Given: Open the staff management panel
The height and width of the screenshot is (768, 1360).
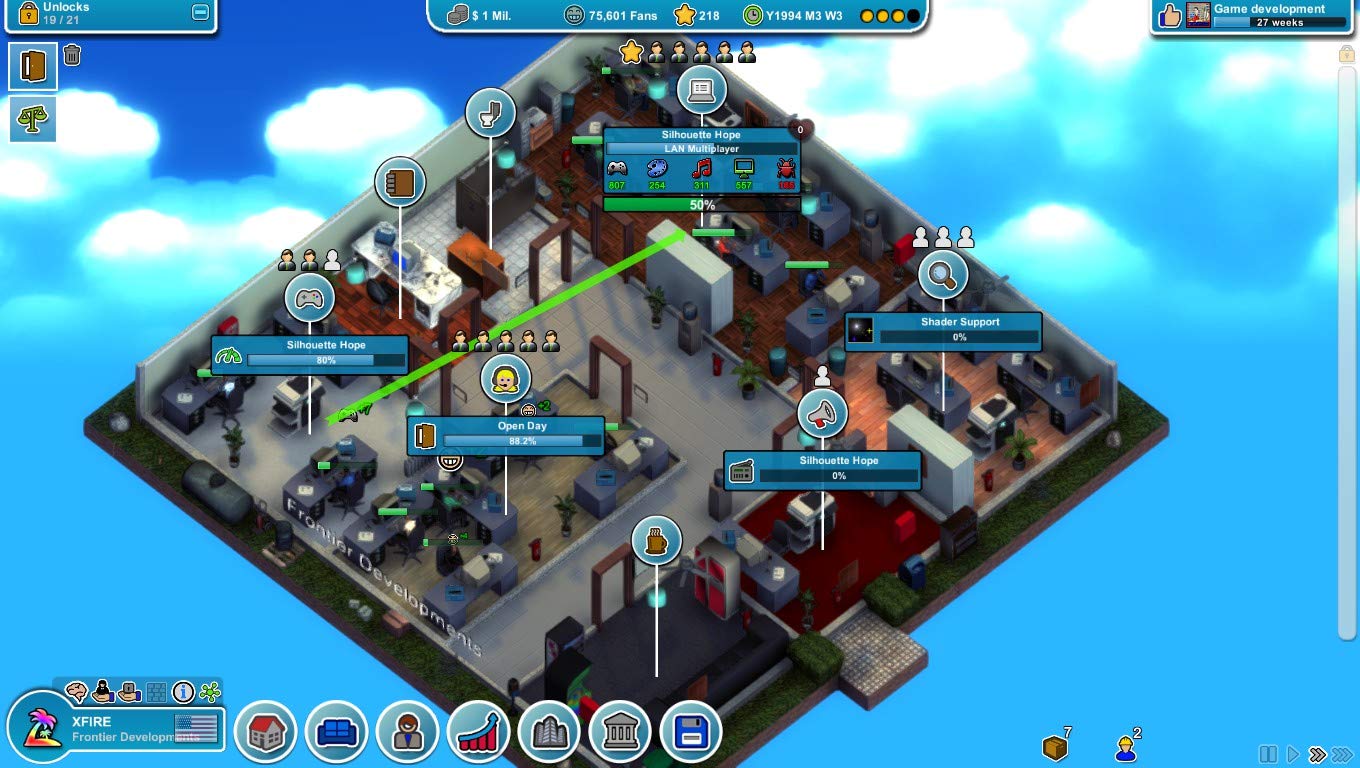Looking at the screenshot, I should (x=407, y=731).
